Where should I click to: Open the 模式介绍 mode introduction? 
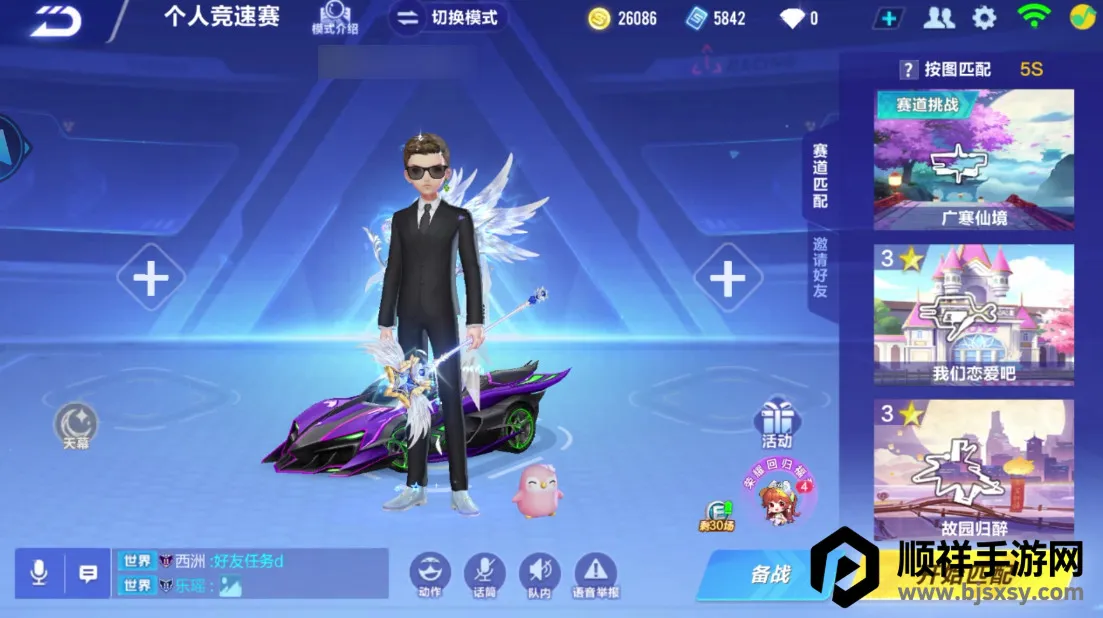pos(334,18)
